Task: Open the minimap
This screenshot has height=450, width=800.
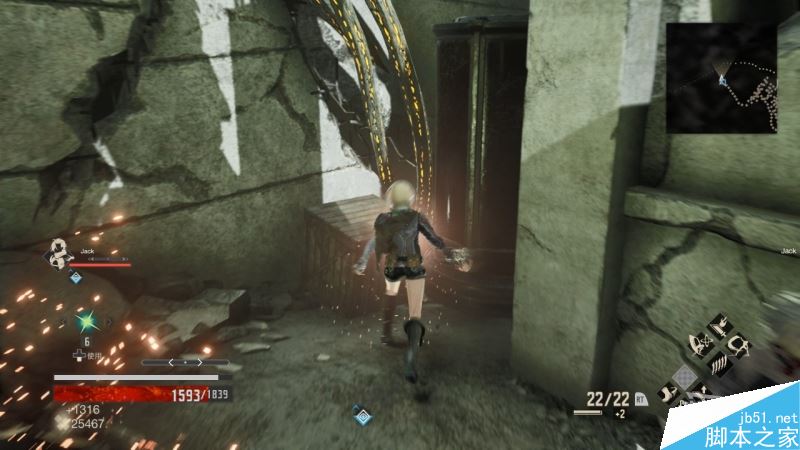Action: pos(722,78)
